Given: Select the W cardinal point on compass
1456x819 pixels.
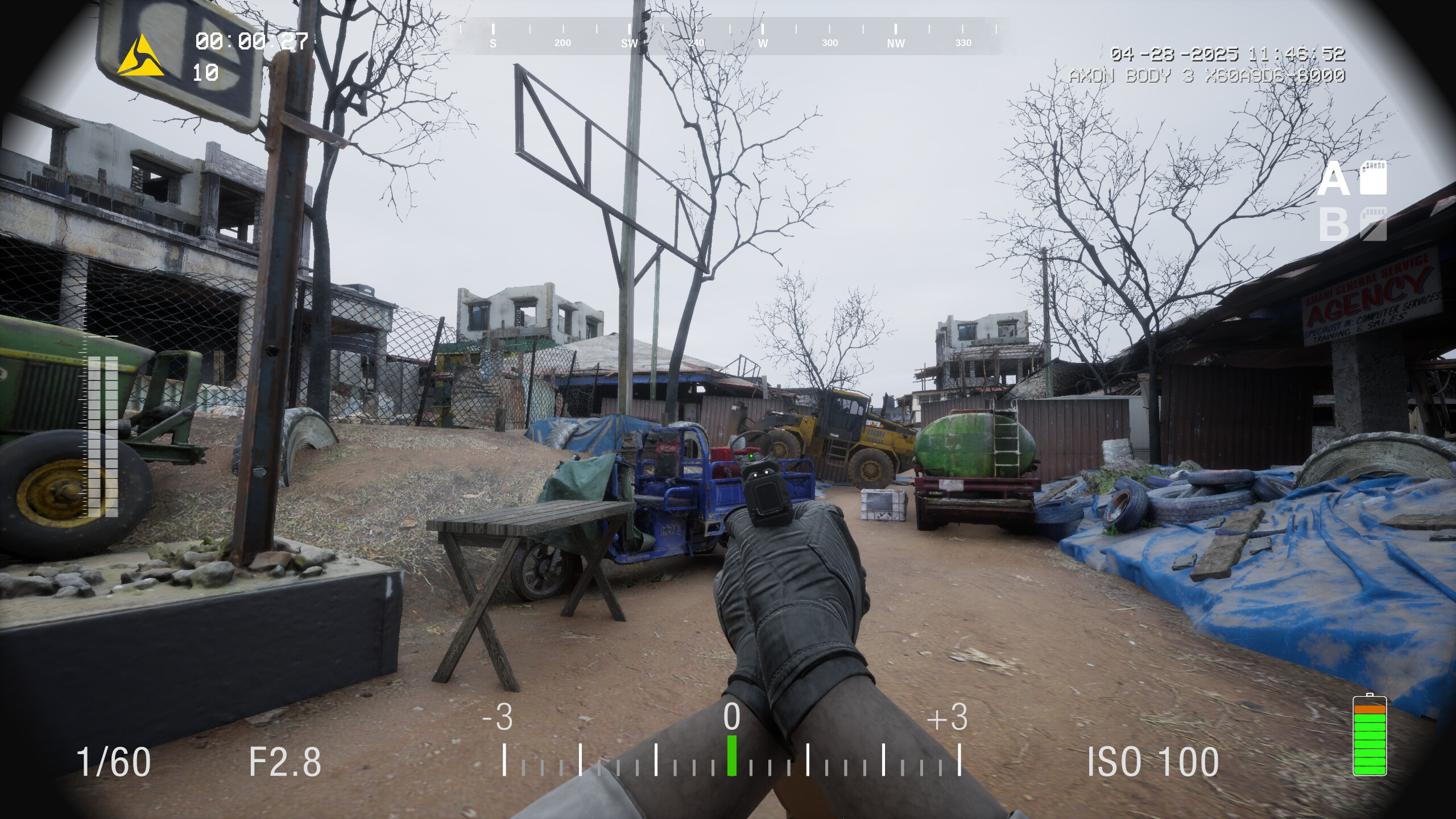Looking at the screenshot, I should click(762, 43).
